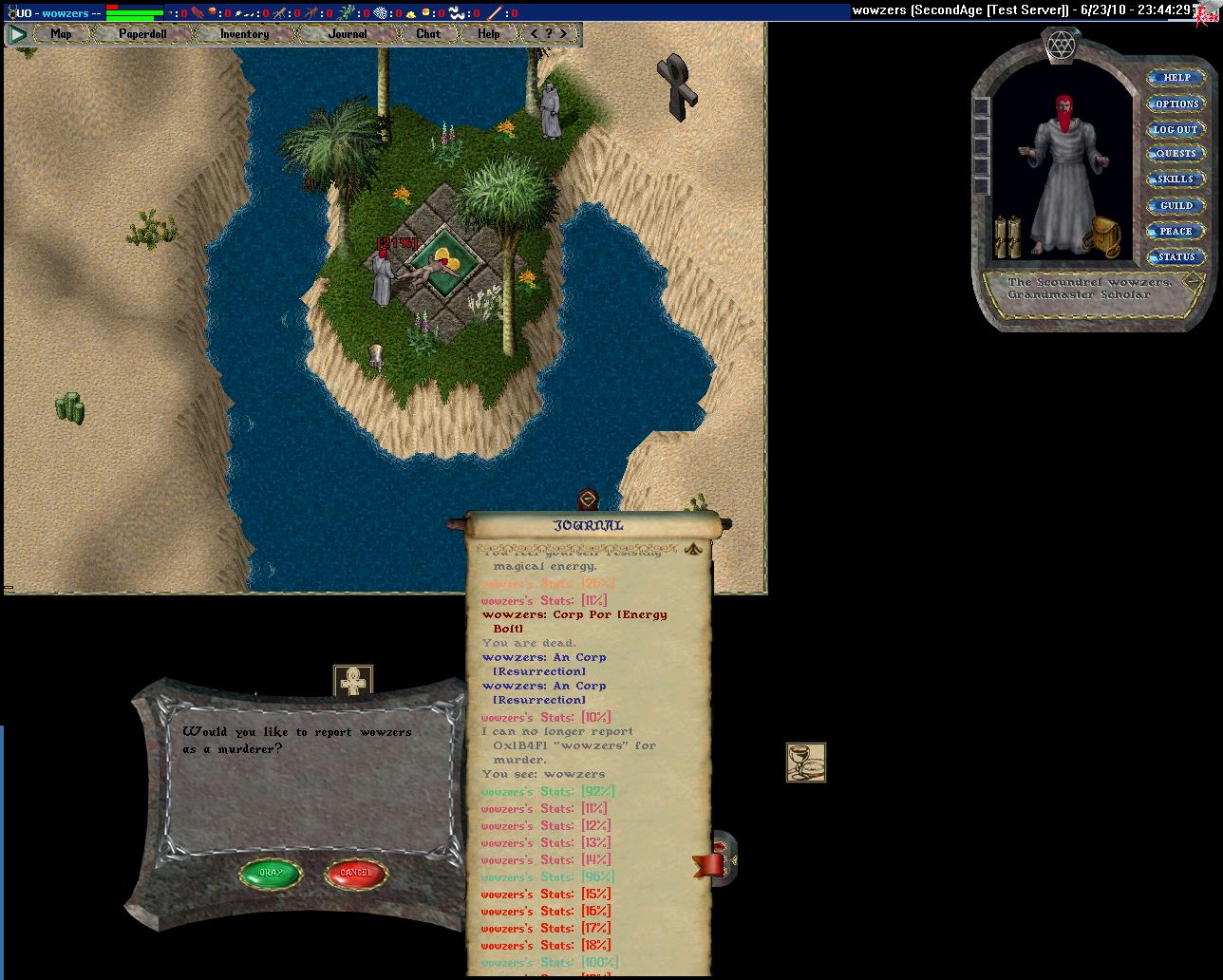Click the green arrow on the menu bar
Screen dimensions: 1223x980
click(x=17, y=34)
